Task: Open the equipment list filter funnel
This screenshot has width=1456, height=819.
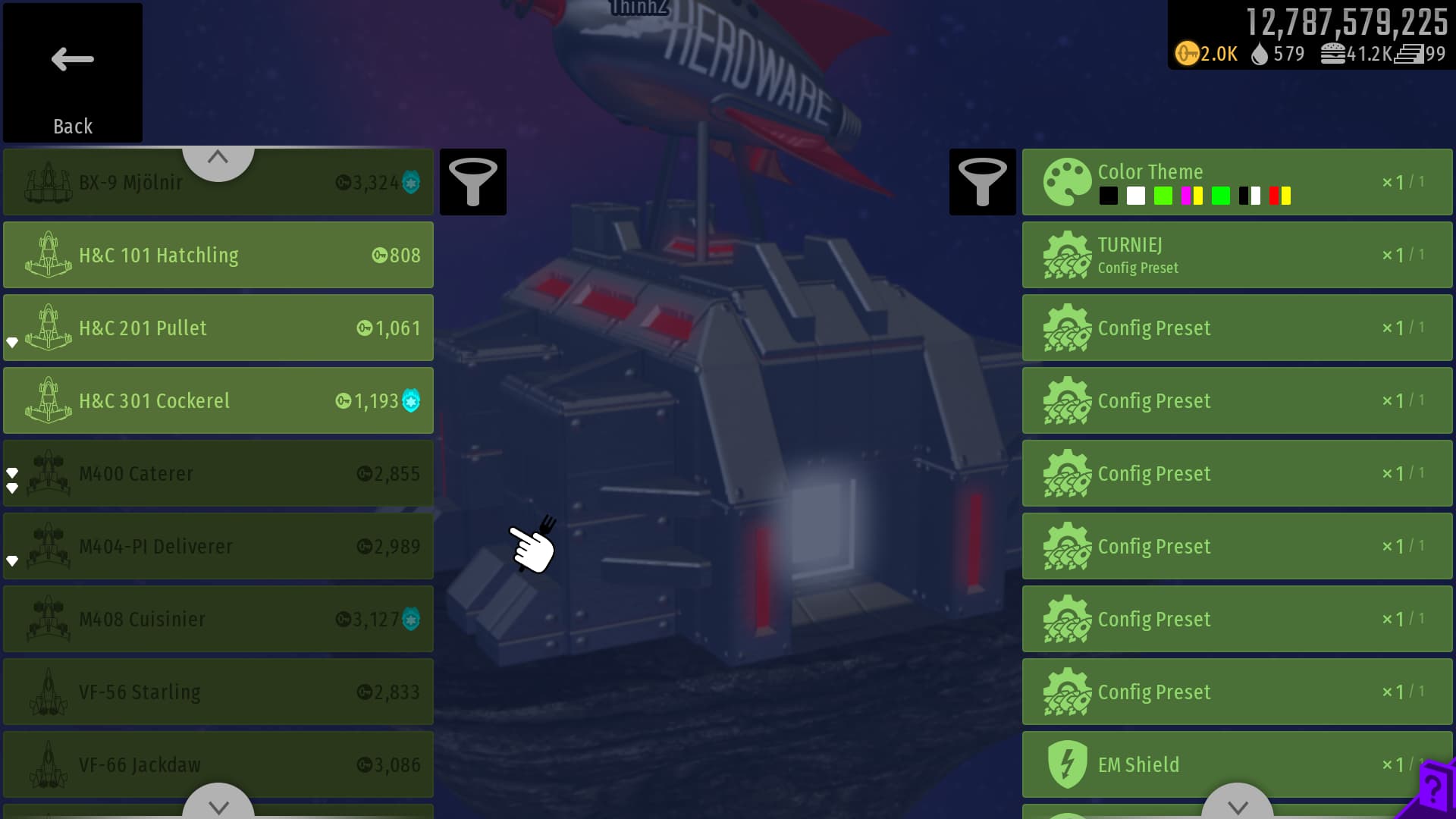Action: tap(982, 182)
